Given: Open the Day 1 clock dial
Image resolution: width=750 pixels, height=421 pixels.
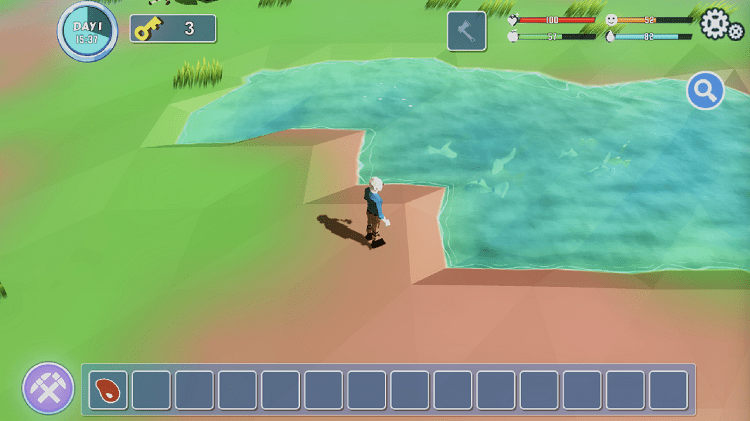Looking at the screenshot, I should click(x=88, y=31).
